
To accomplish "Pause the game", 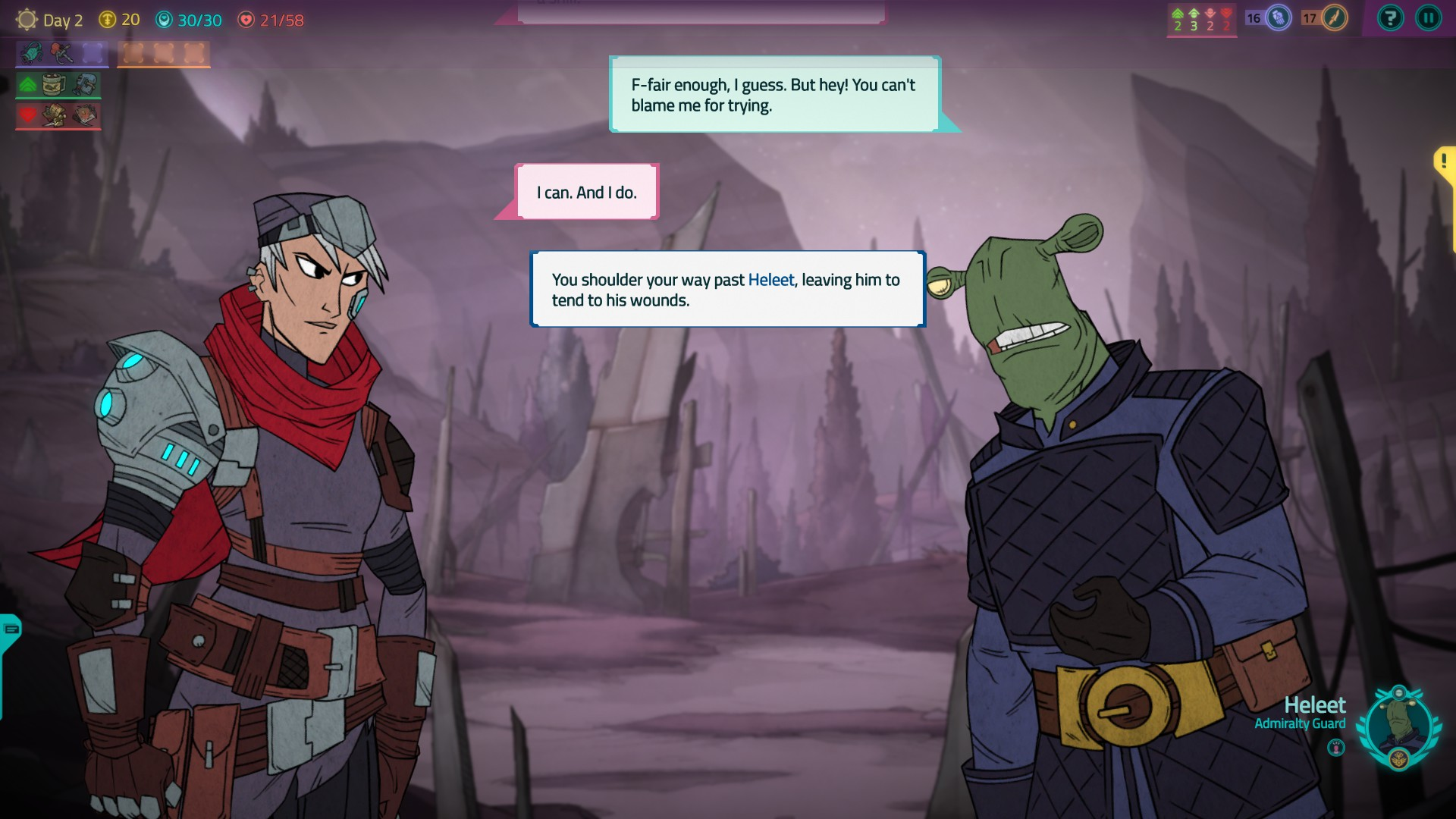I will (1429, 19).
